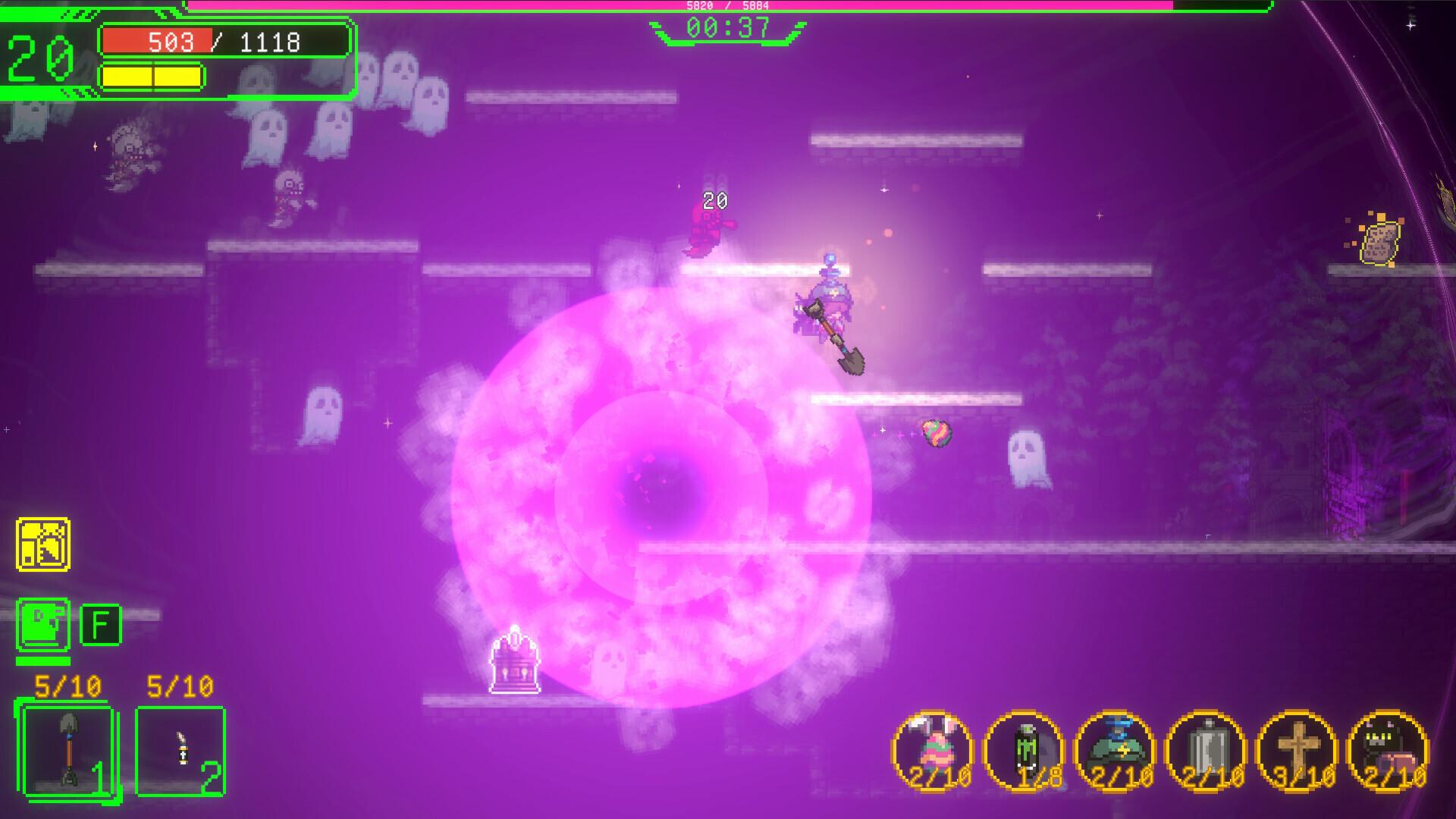Select the green energy drink can icon
Screen dimensions: 1456x819
coord(1024,751)
